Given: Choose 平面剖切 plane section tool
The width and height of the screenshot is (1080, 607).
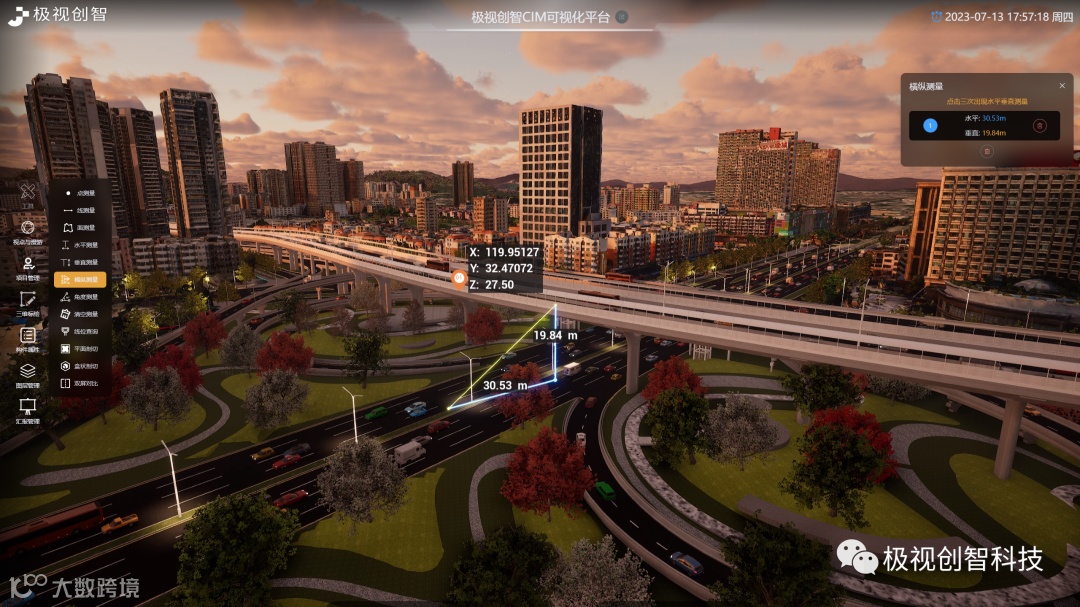Looking at the screenshot, I should pyautogui.click(x=80, y=349).
